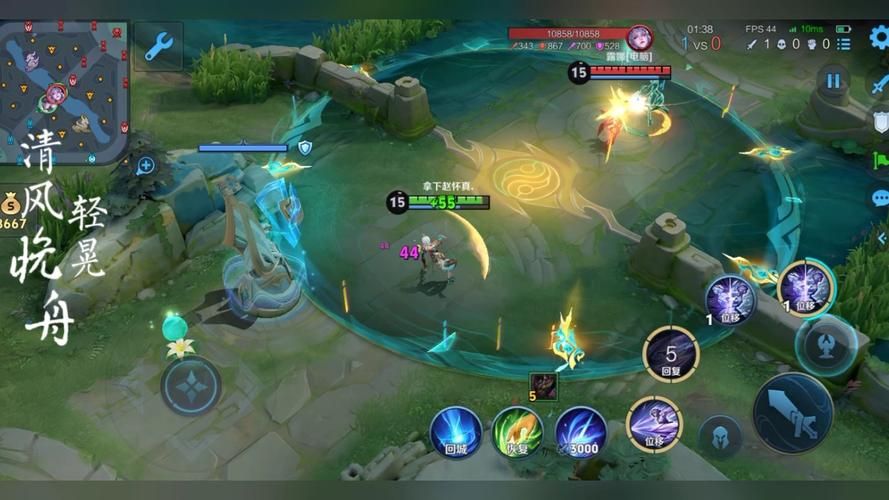The width and height of the screenshot is (889, 500).
Task: Activate the 回城 recall ability
Action: (455, 431)
